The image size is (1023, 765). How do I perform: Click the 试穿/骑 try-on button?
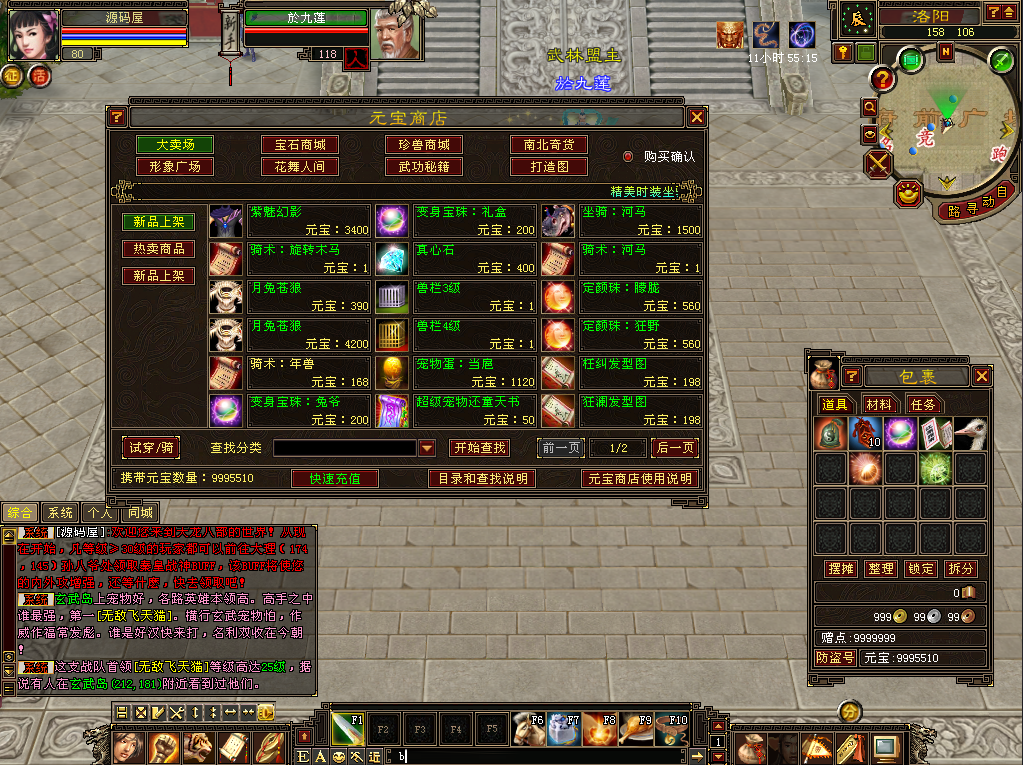[x=150, y=447]
